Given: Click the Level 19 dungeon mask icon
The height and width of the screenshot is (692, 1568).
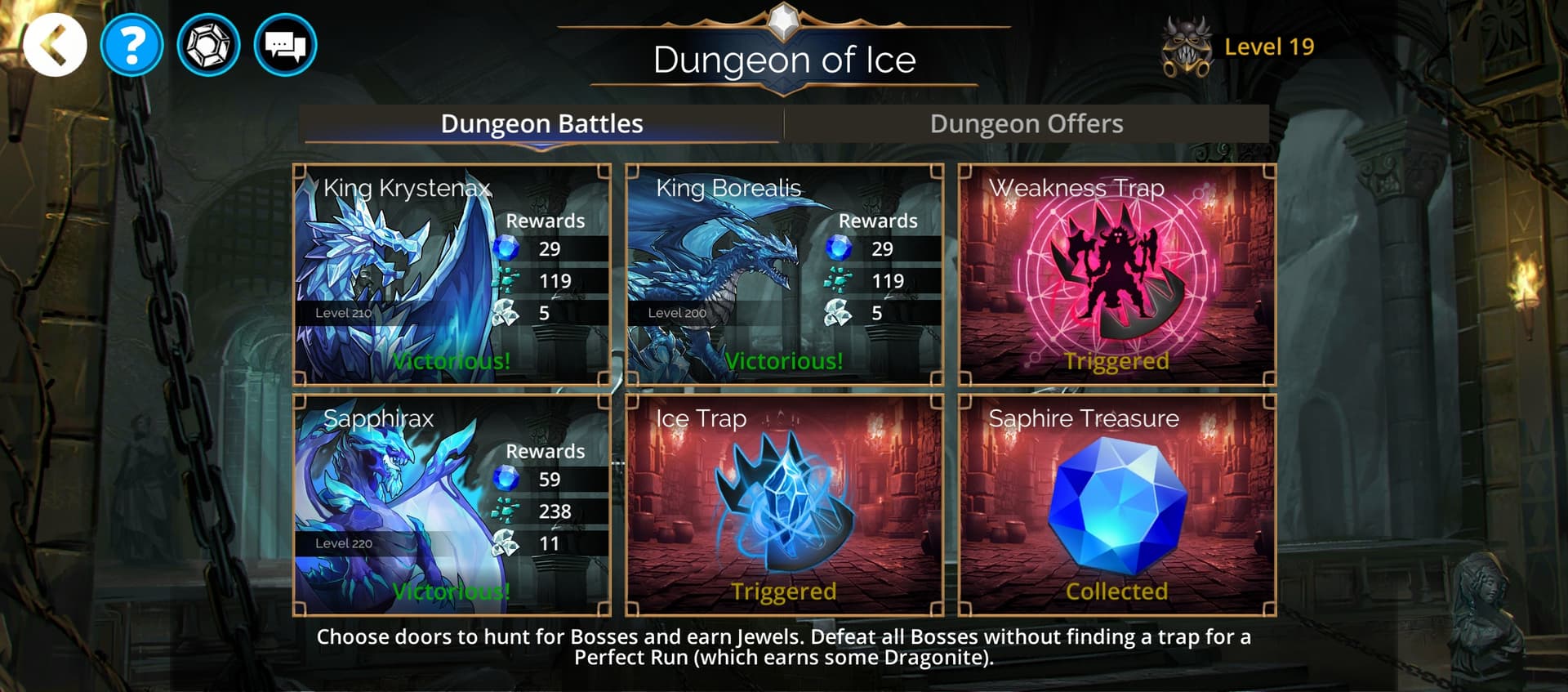Looking at the screenshot, I should (1187, 47).
